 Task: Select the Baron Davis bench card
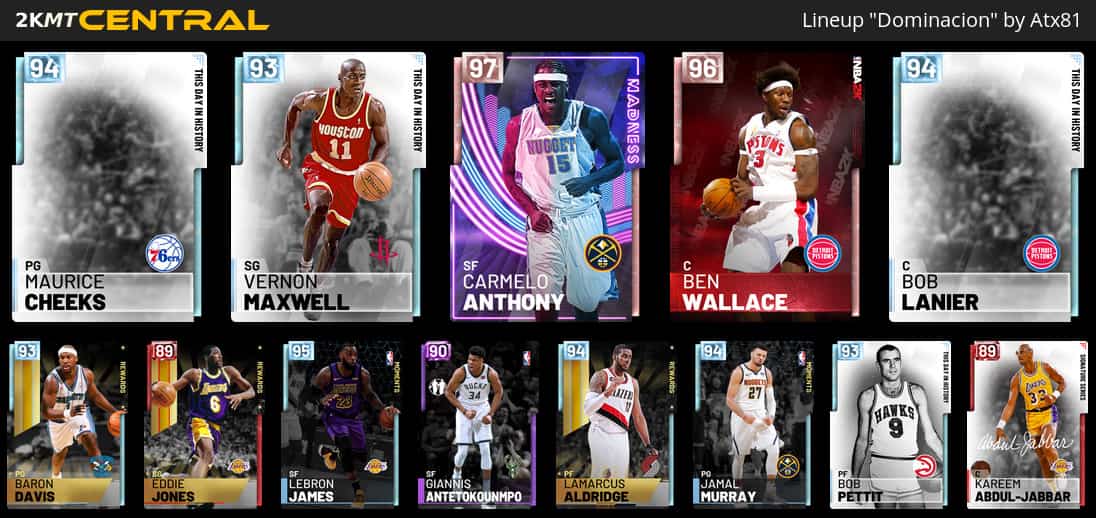point(67,424)
